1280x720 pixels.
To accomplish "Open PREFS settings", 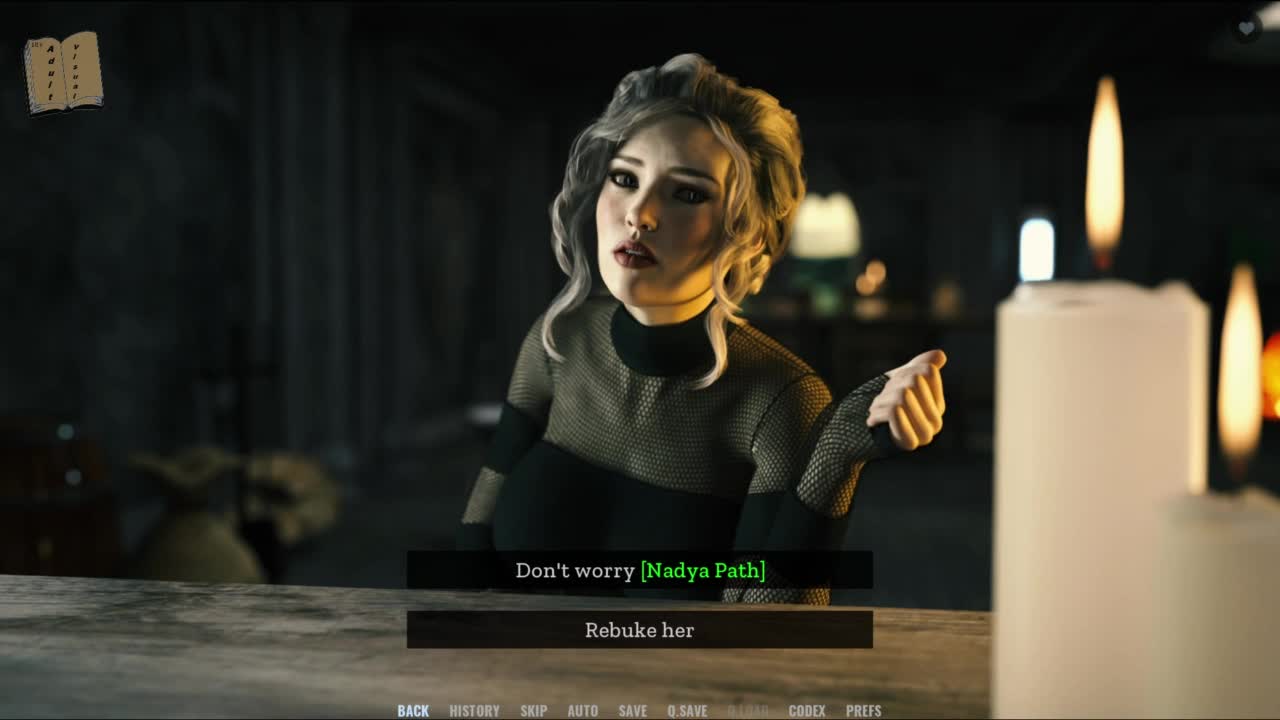I will coord(864,711).
